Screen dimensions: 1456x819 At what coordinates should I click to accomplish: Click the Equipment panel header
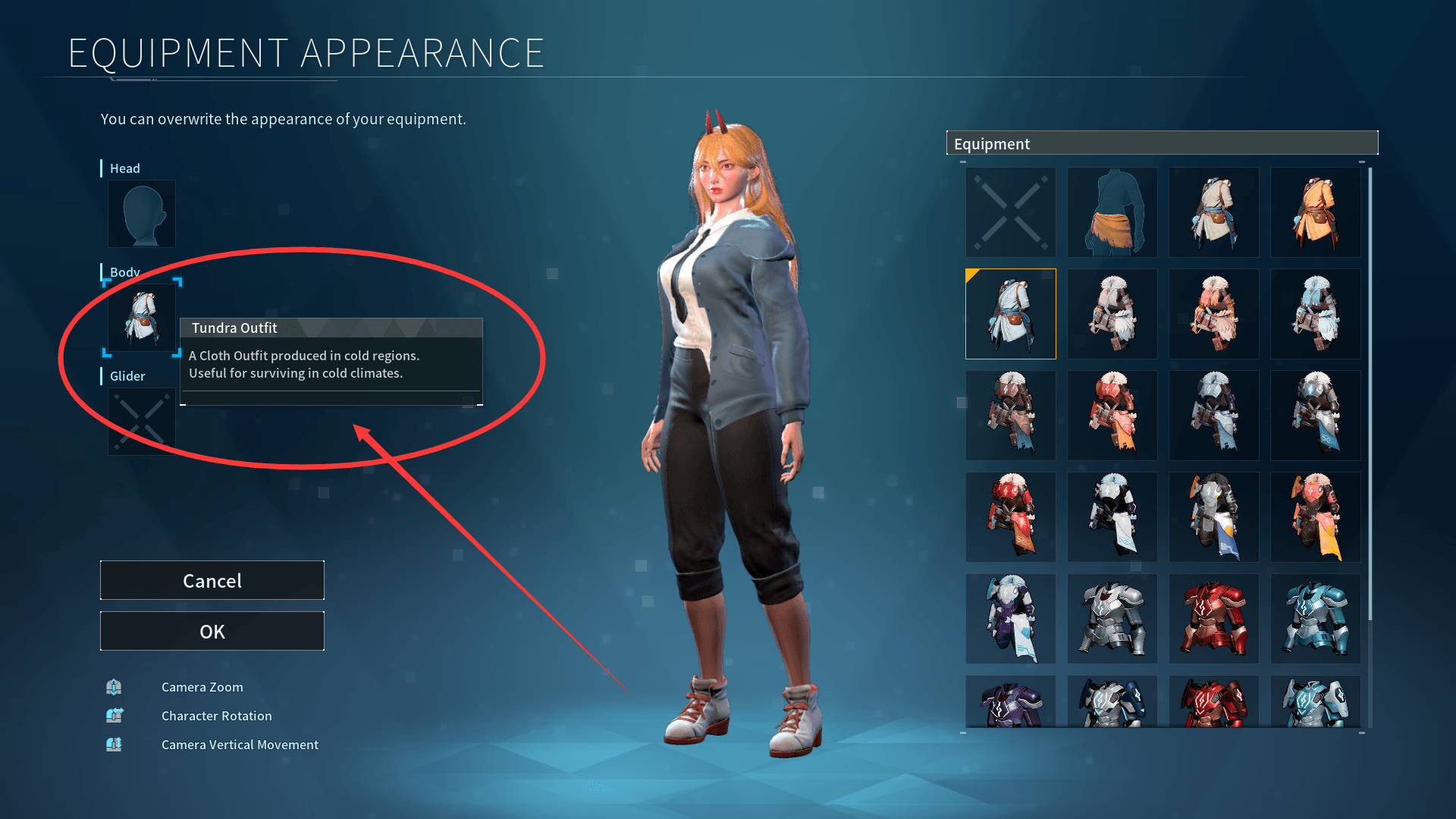click(x=1163, y=143)
